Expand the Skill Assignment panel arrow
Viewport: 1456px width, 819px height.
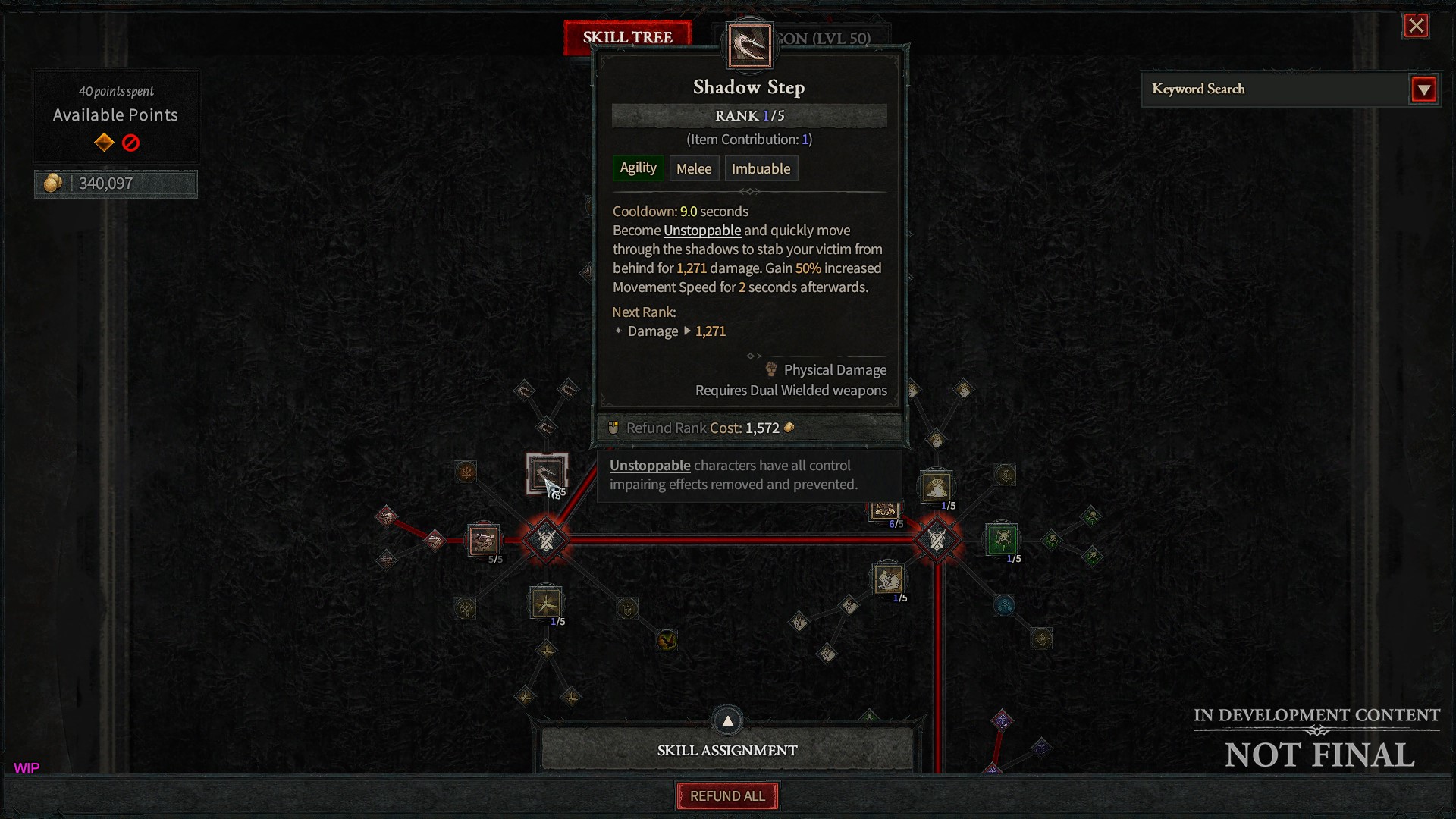coord(726,720)
